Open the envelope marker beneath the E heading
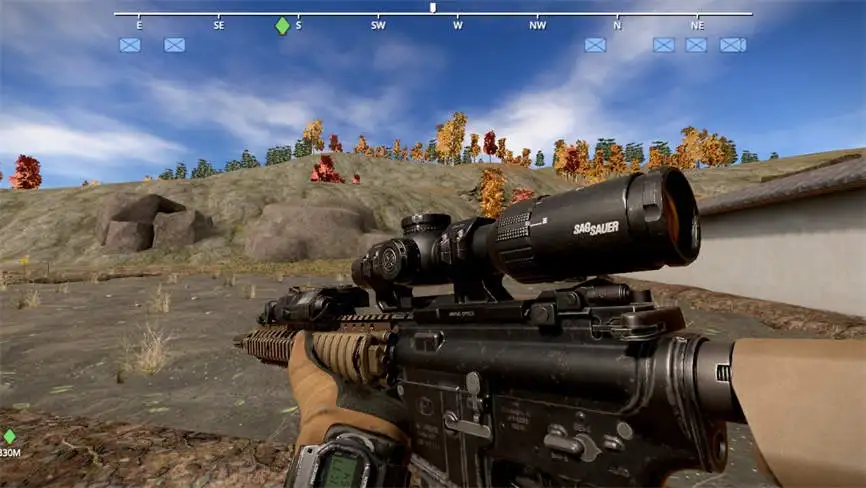 130,45
